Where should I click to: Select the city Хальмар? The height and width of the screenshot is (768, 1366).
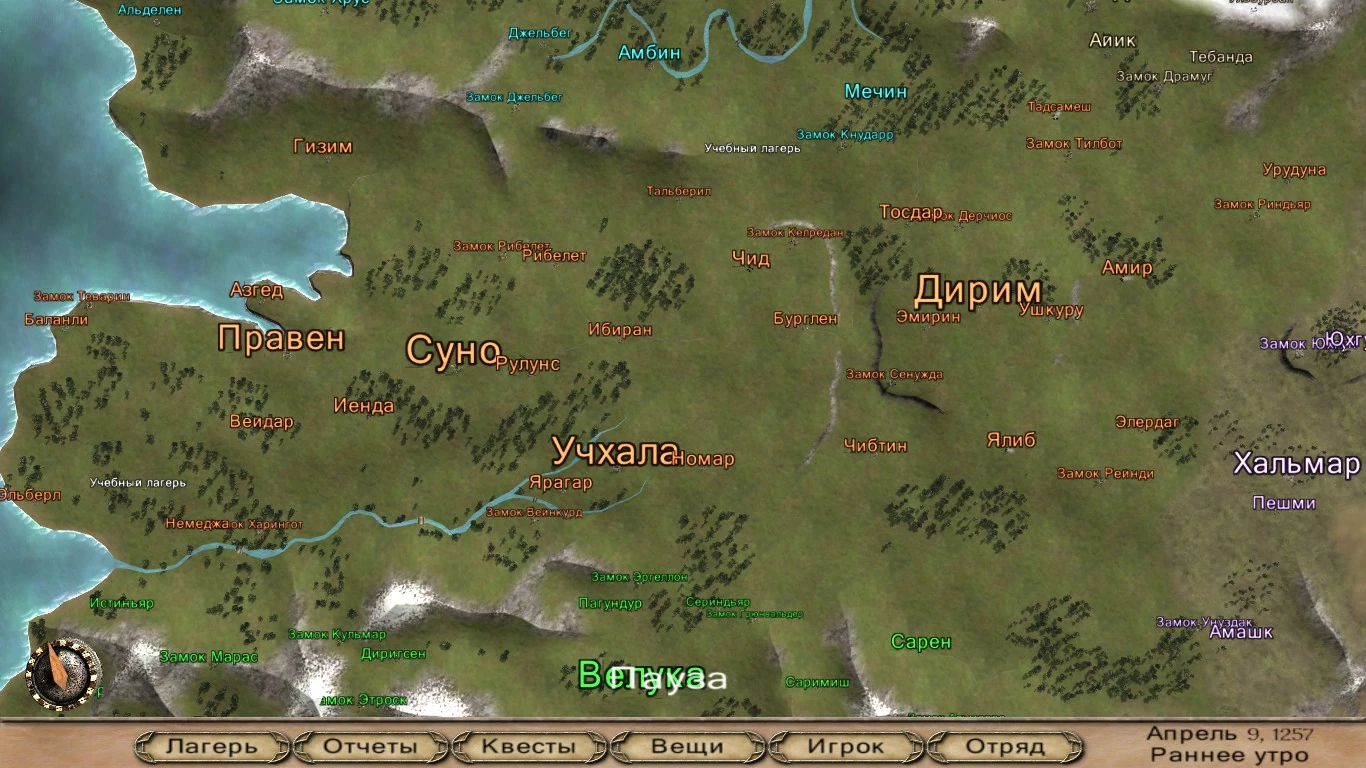[x=1298, y=464]
